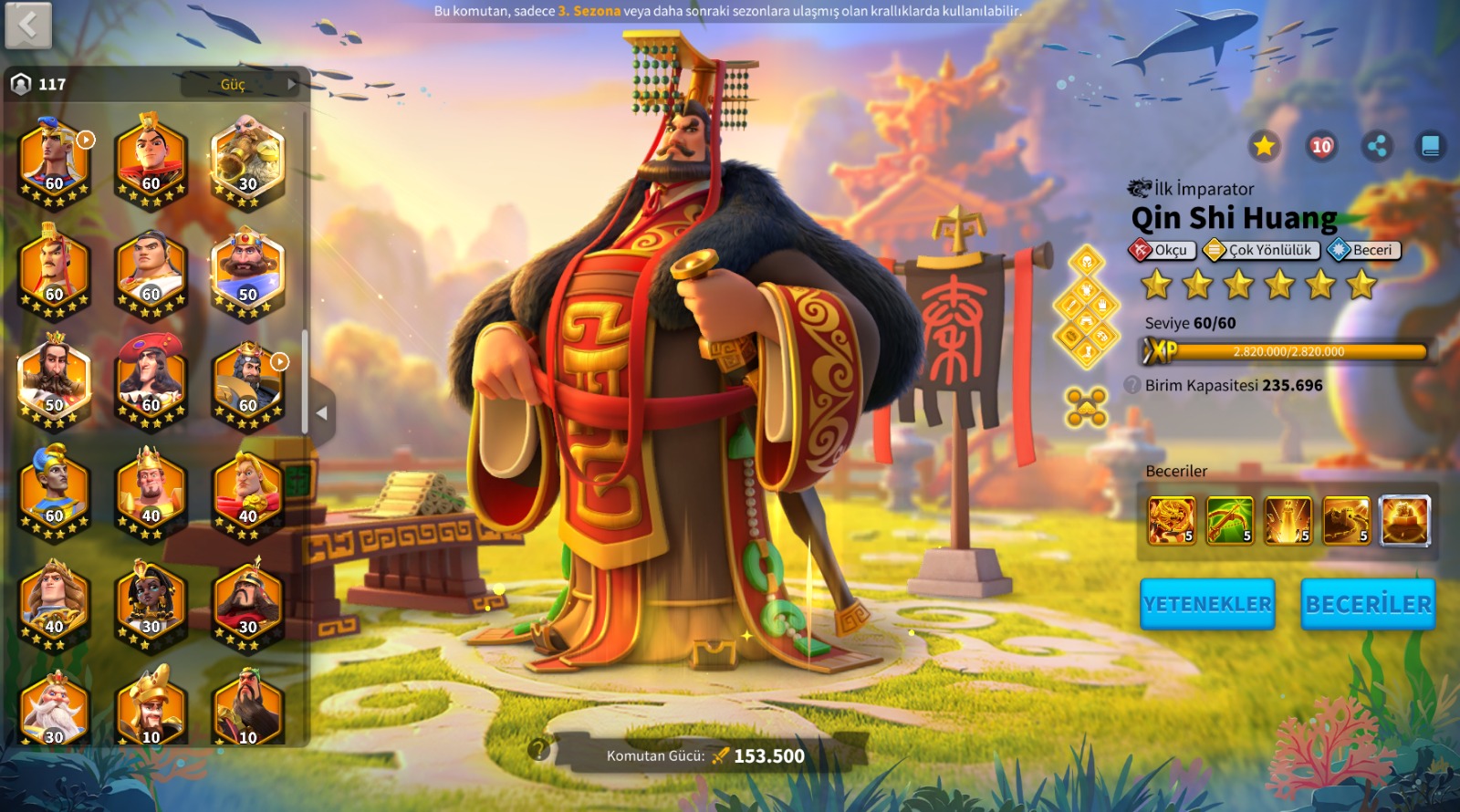
Task: Go back with the top-left arrow
Action: coord(28,26)
